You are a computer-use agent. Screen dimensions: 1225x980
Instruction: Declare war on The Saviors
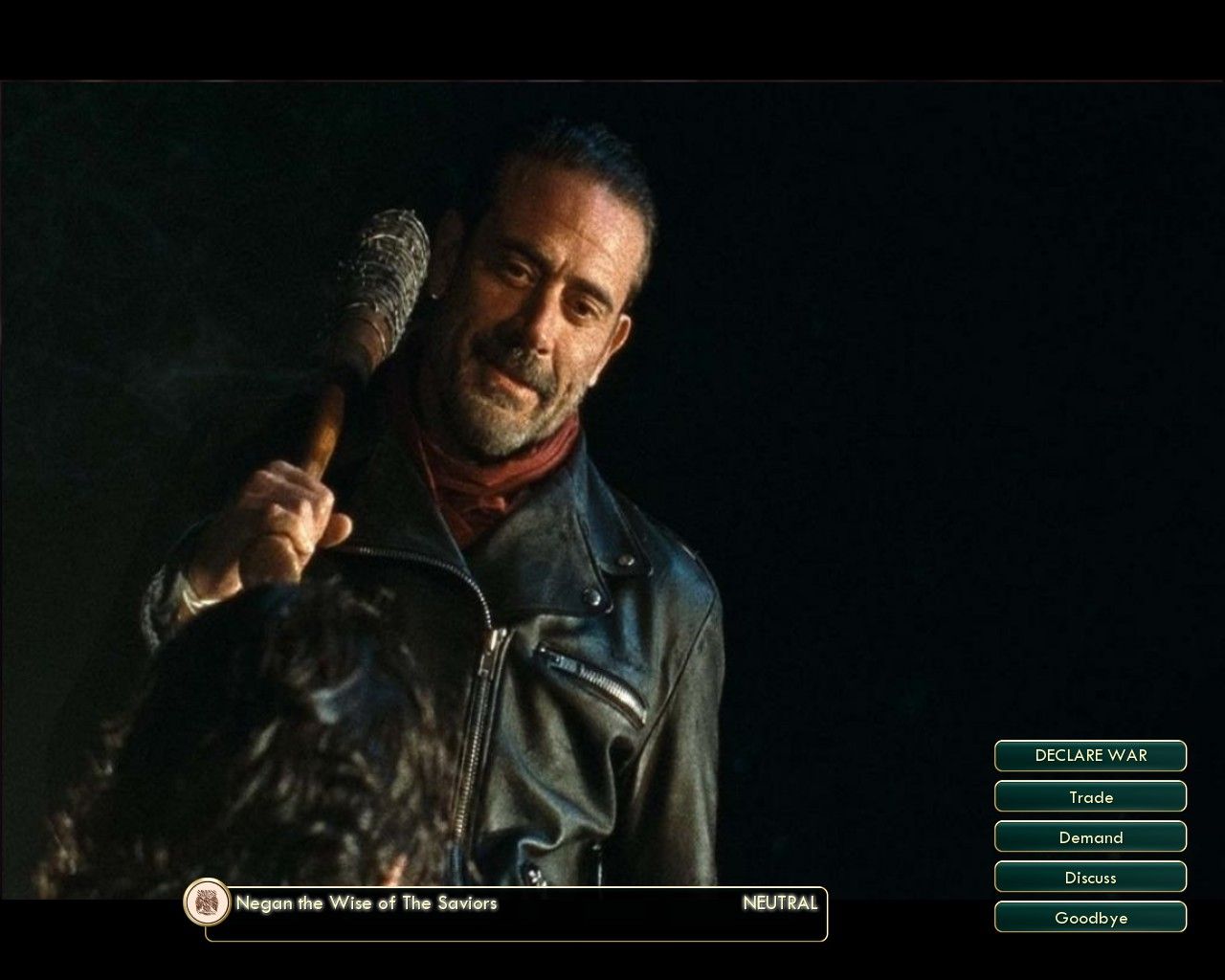click(x=1090, y=755)
